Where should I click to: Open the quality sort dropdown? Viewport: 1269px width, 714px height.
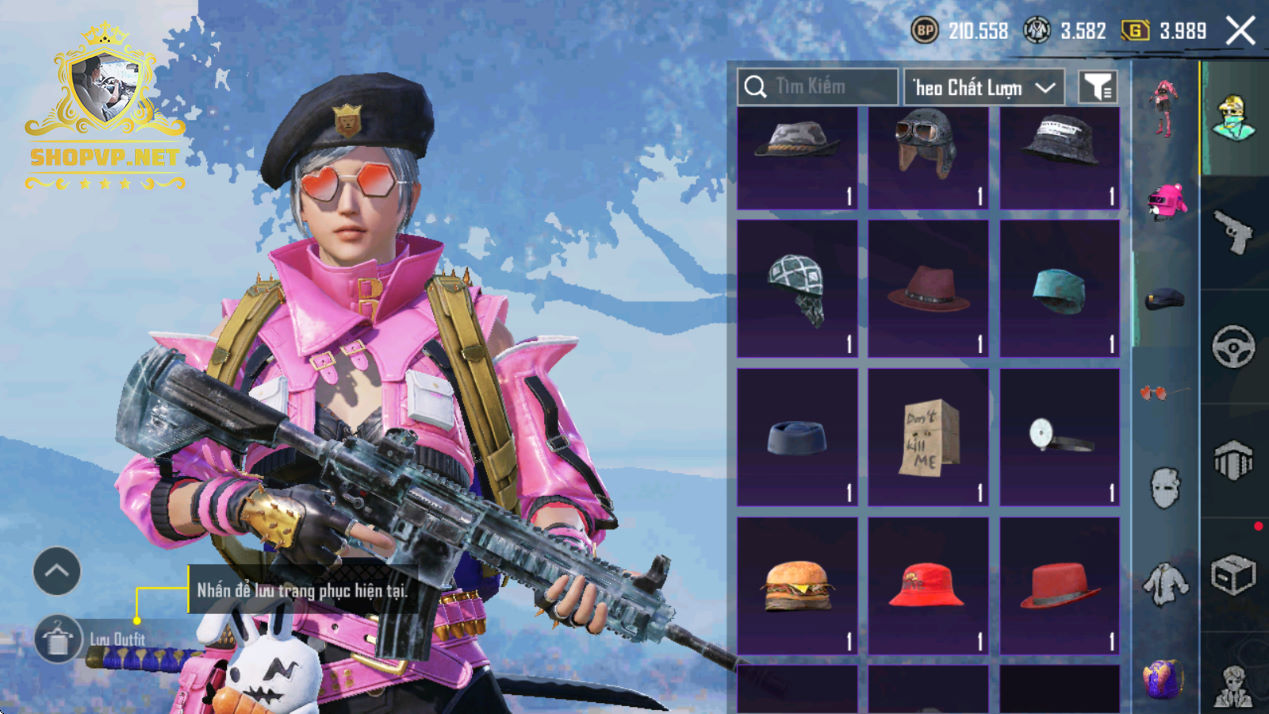pos(984,87)
